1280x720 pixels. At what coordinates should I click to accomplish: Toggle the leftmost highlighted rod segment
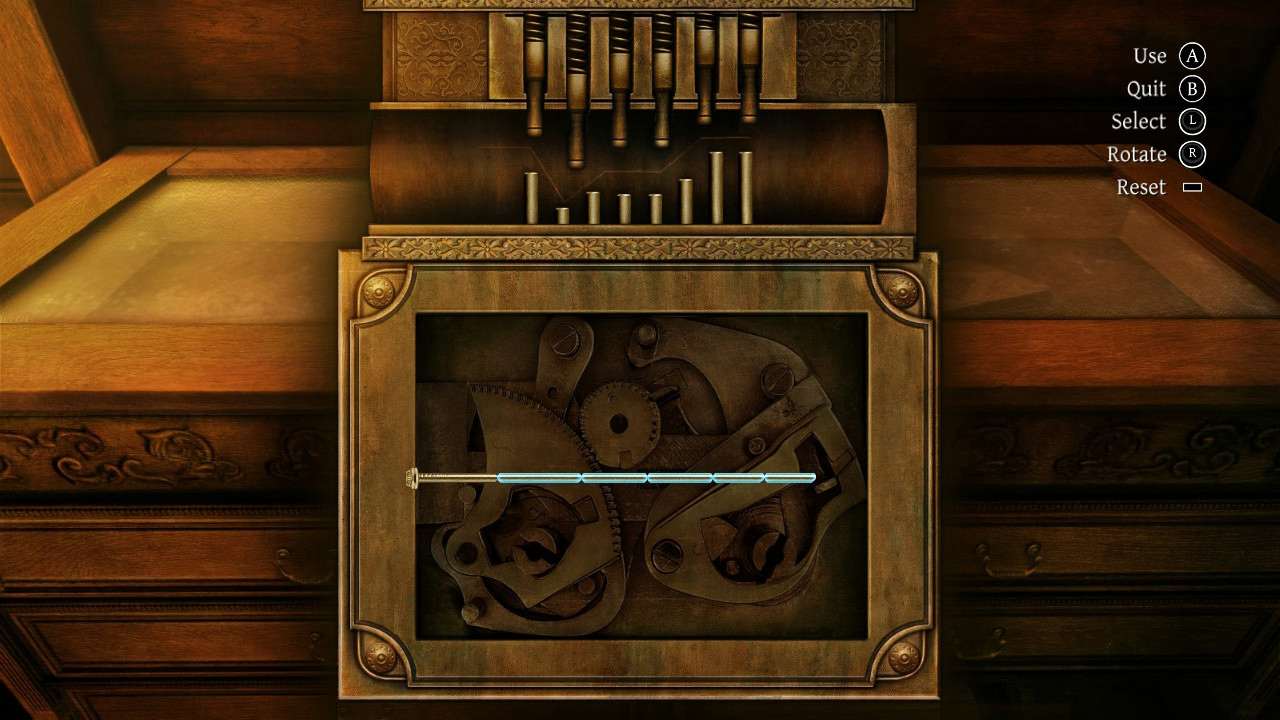click(540, 477)
